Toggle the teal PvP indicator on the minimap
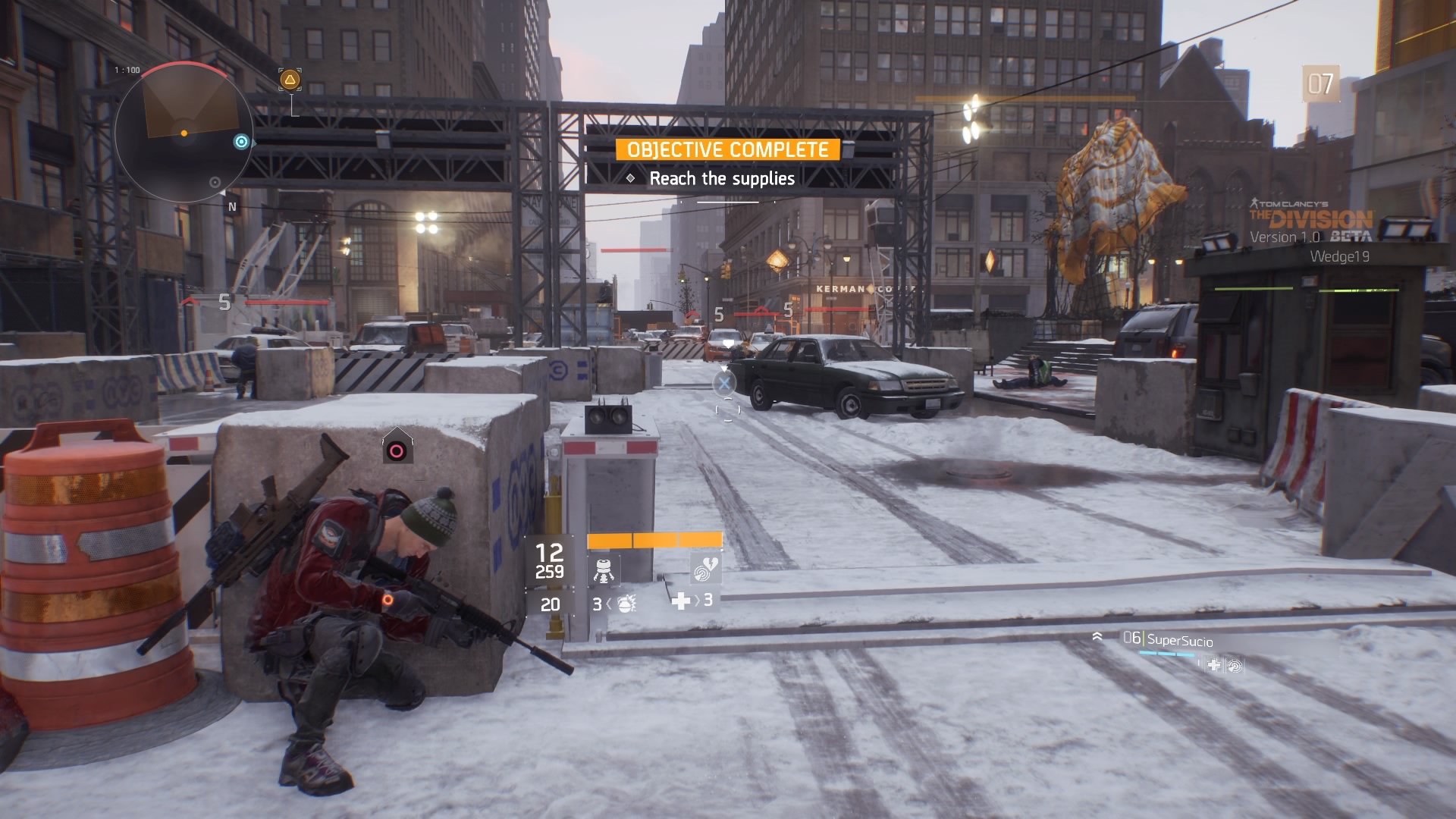Screen dimensions: 1456x819 click(241, 141)
